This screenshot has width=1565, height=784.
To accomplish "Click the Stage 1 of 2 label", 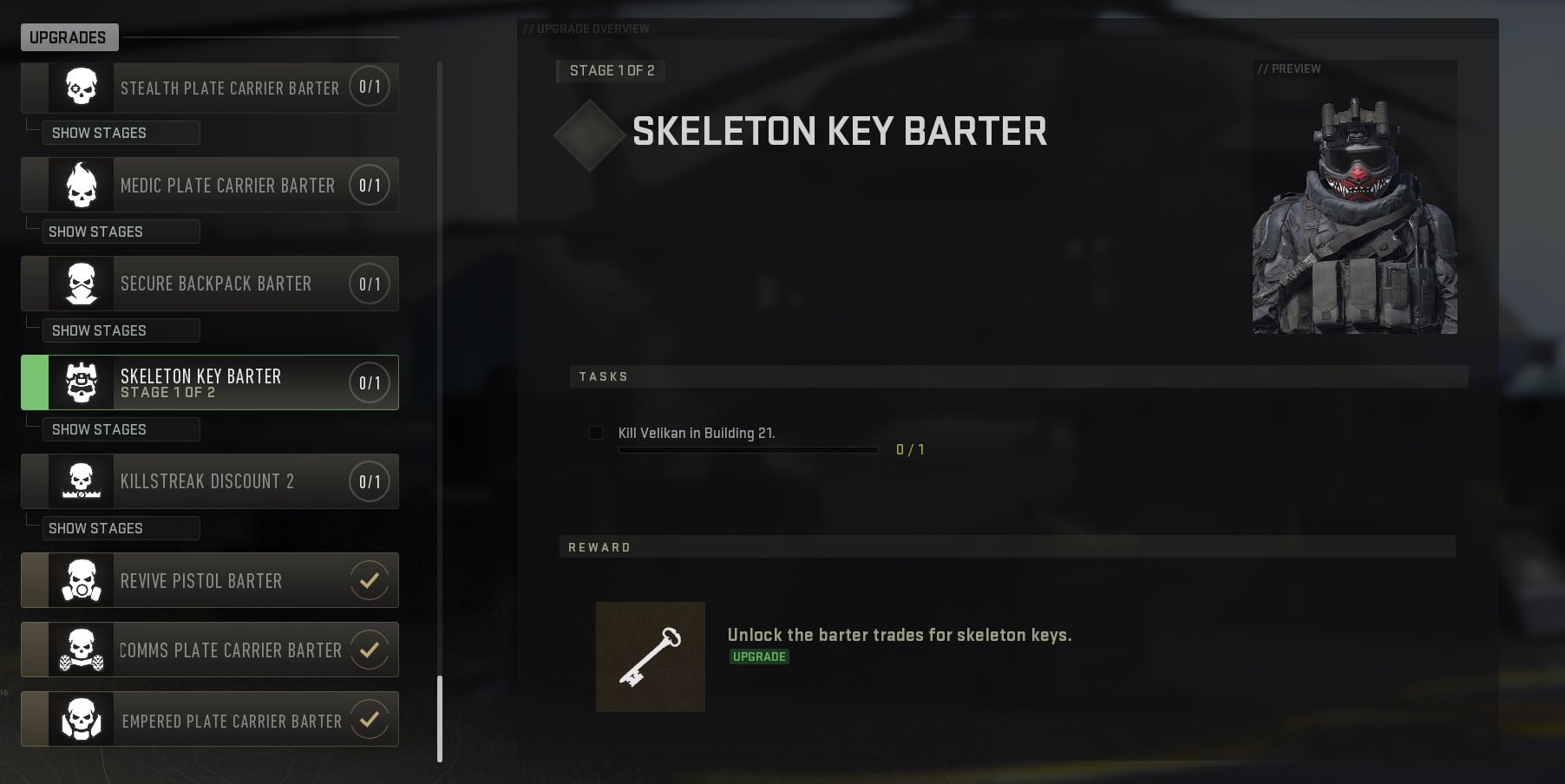I will [610, 71].
